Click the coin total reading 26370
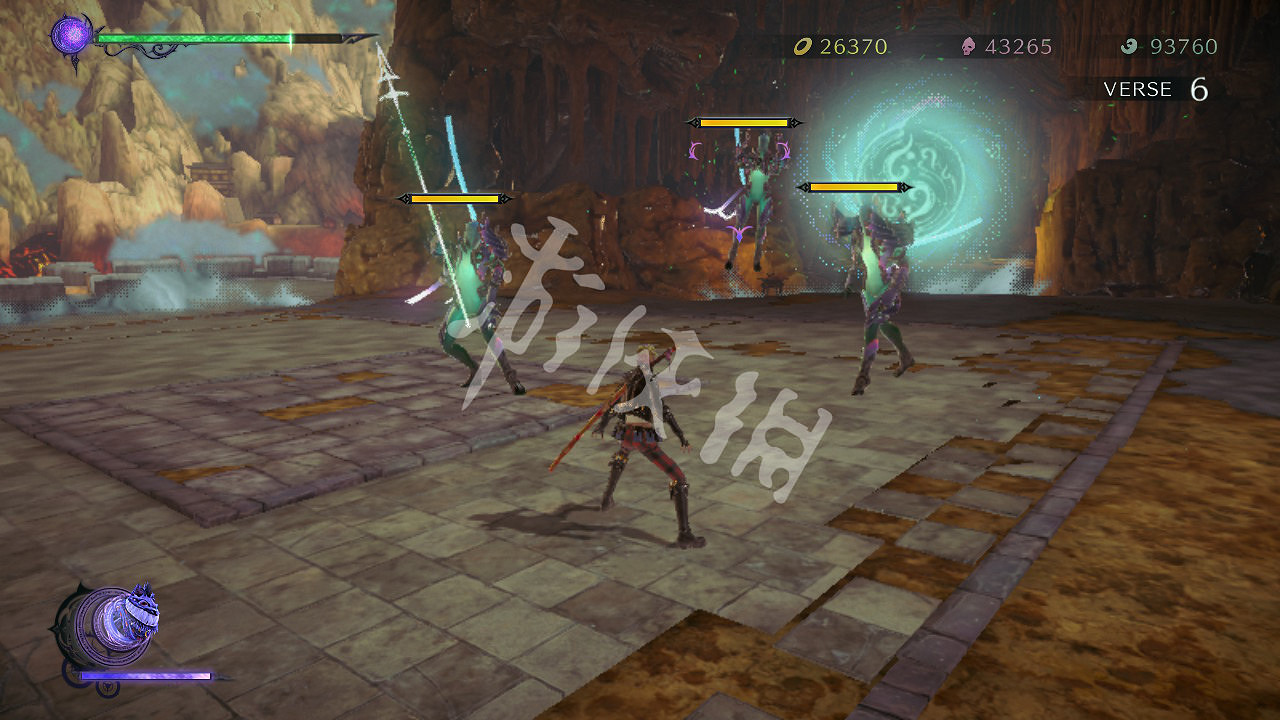Image resolution: width=1280 pixels, height=720 pixels. click(x=852, y=46)
